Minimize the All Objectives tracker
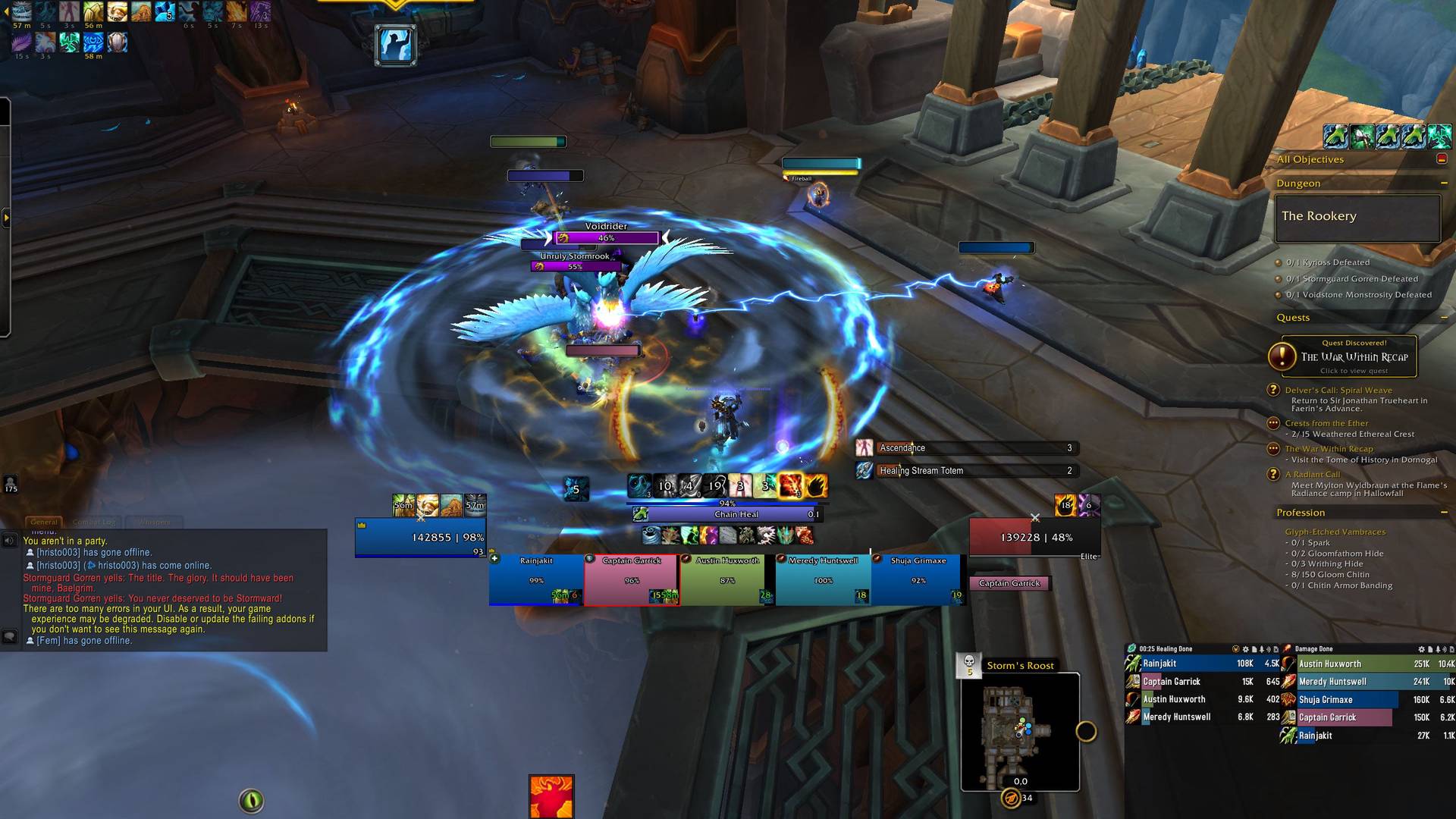The image size is (1456, 819). (x=1442, y=159)
